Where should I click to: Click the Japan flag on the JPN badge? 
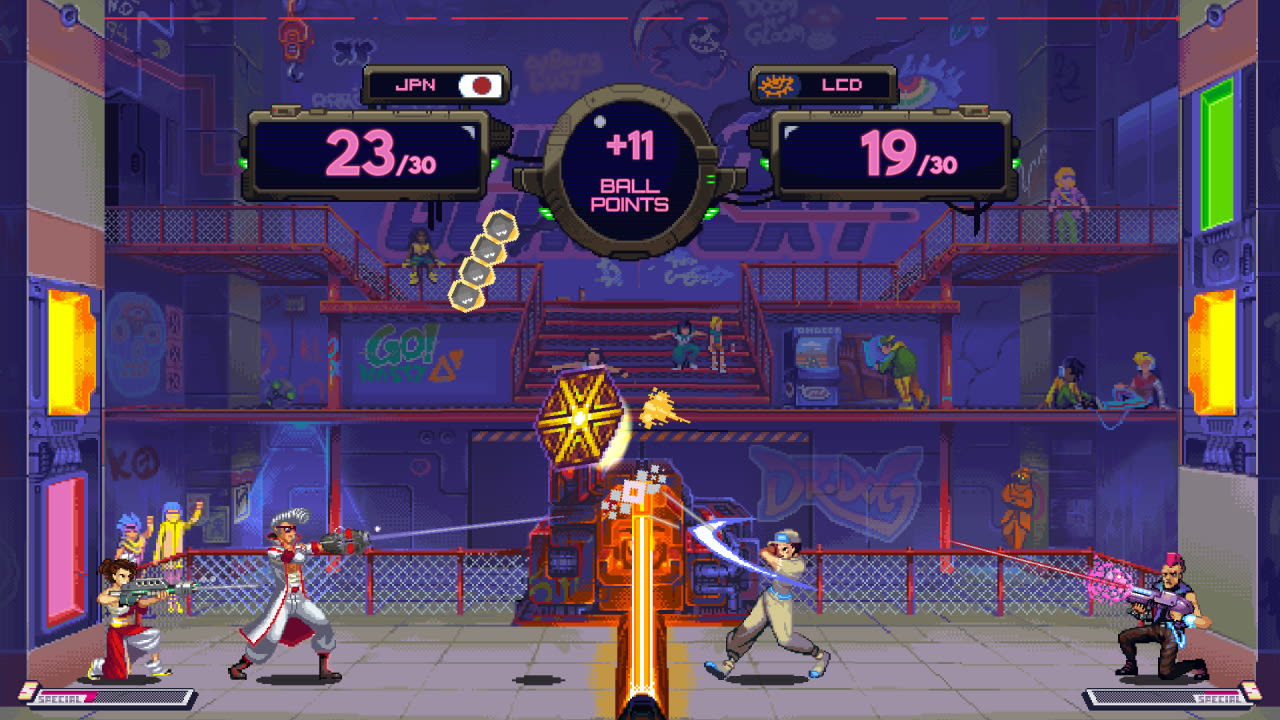tap(482, 84)
